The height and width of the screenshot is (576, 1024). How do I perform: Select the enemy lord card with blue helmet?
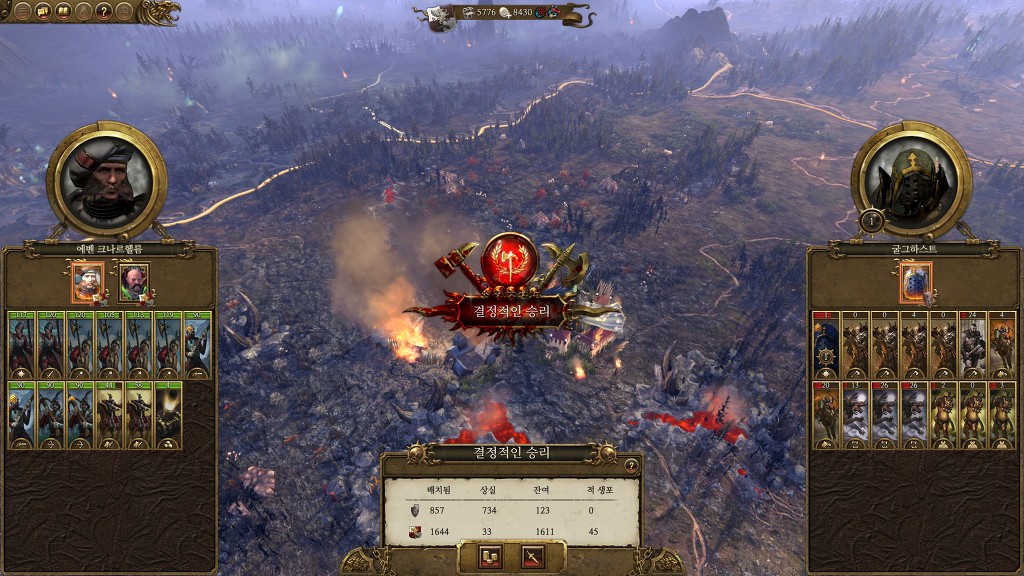tap(915, 282)
